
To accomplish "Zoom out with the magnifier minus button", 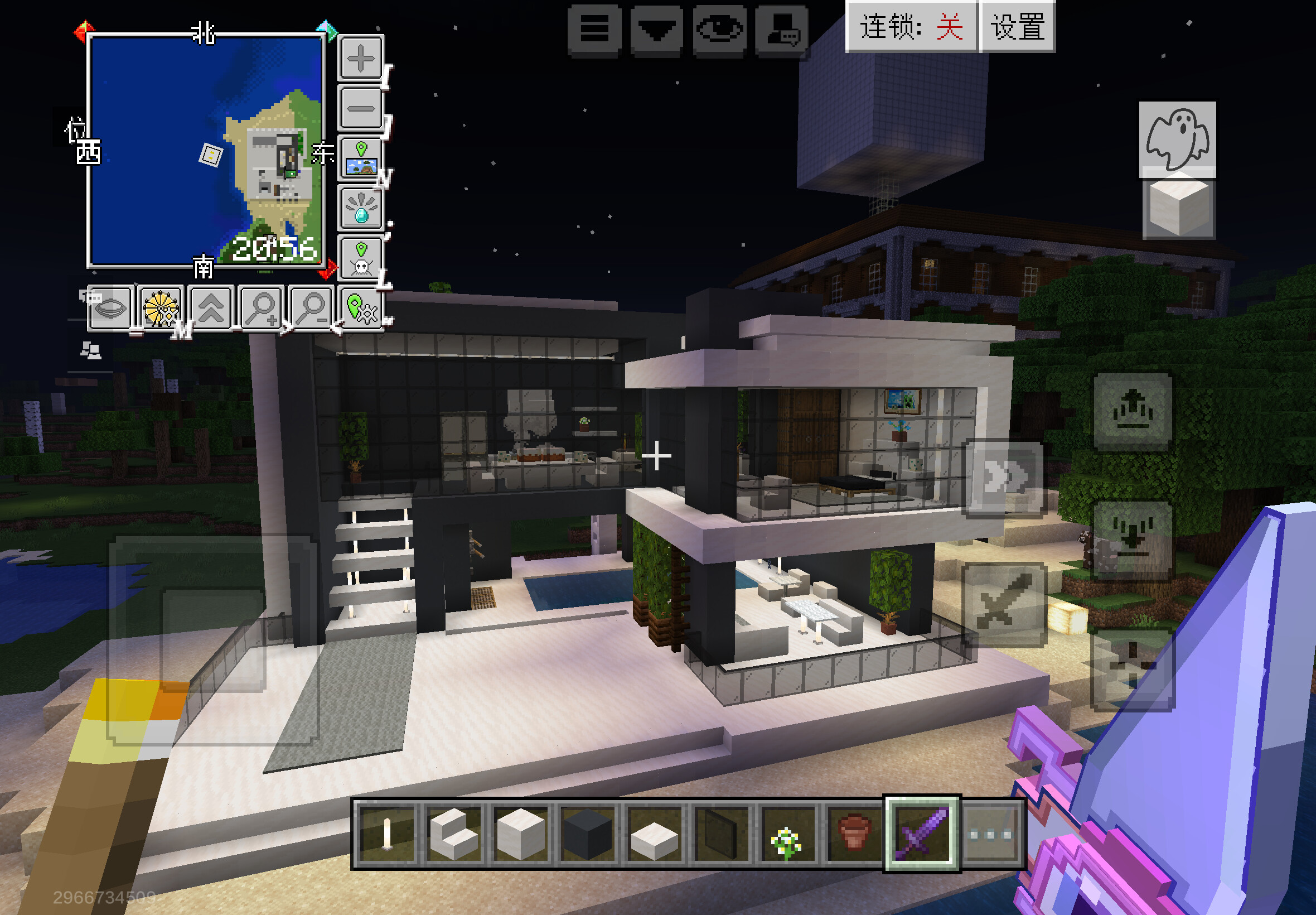I will point(311,309).
